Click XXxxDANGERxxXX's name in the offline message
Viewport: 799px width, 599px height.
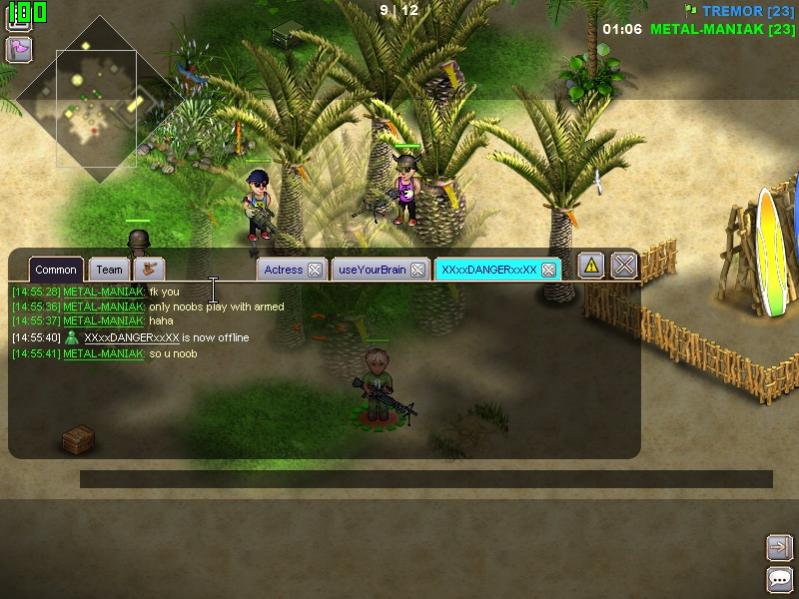(131, 338)
